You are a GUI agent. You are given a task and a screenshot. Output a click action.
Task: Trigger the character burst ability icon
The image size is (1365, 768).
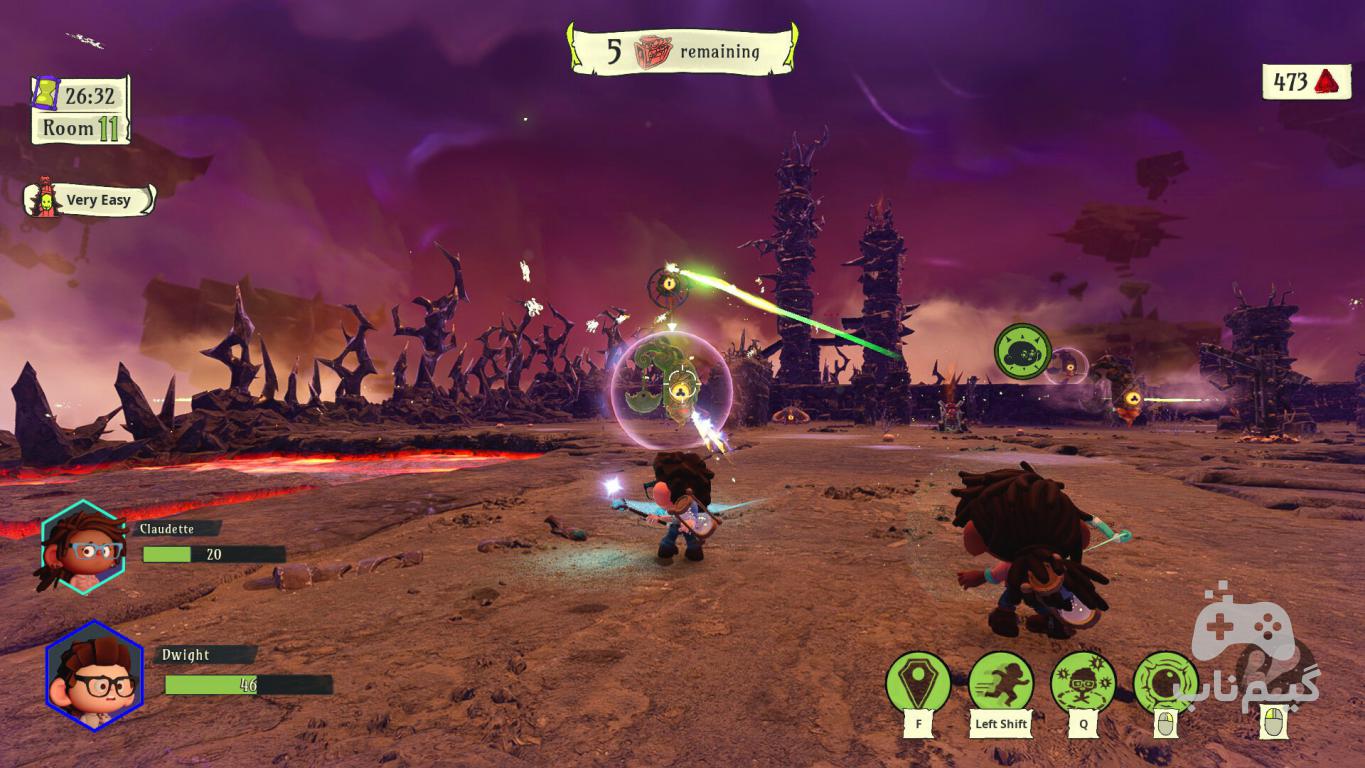1083,683
